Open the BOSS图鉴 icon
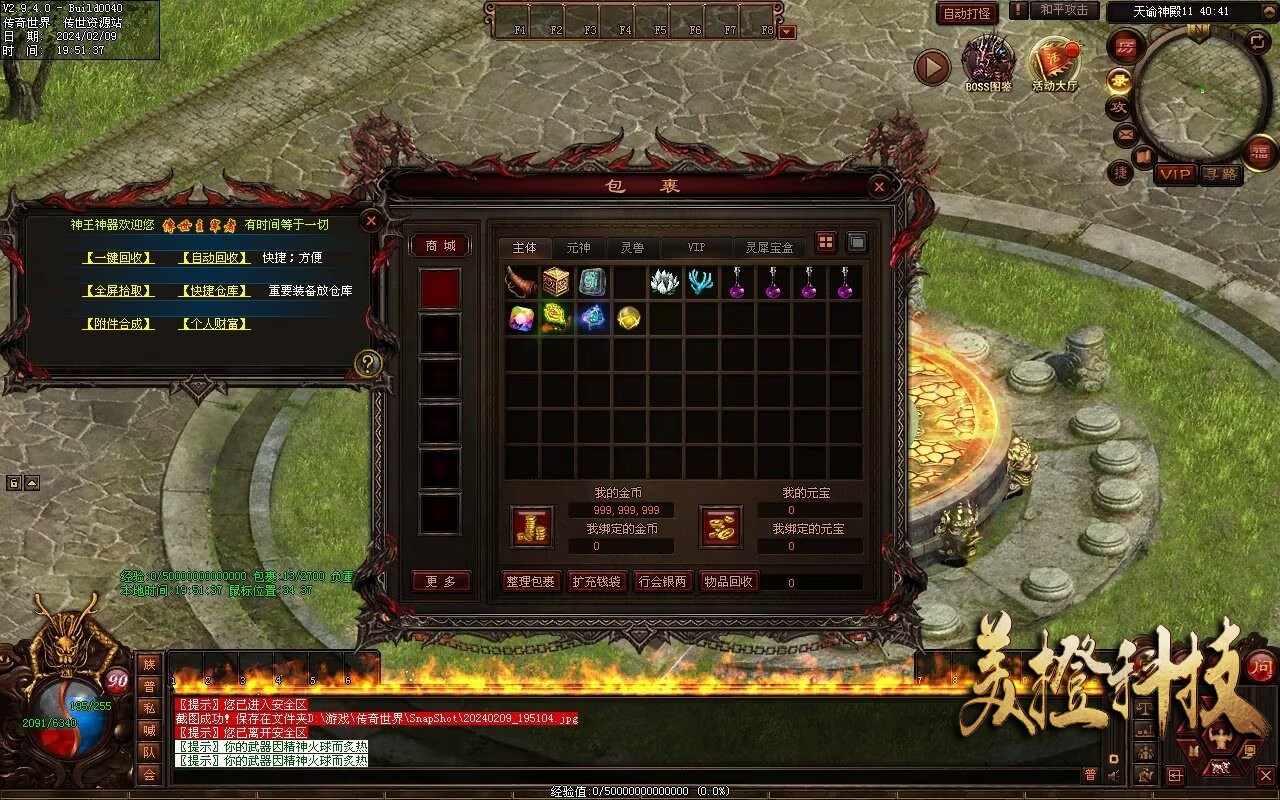The width and height of the screenshot is (1280, 800). pos(988,62)
